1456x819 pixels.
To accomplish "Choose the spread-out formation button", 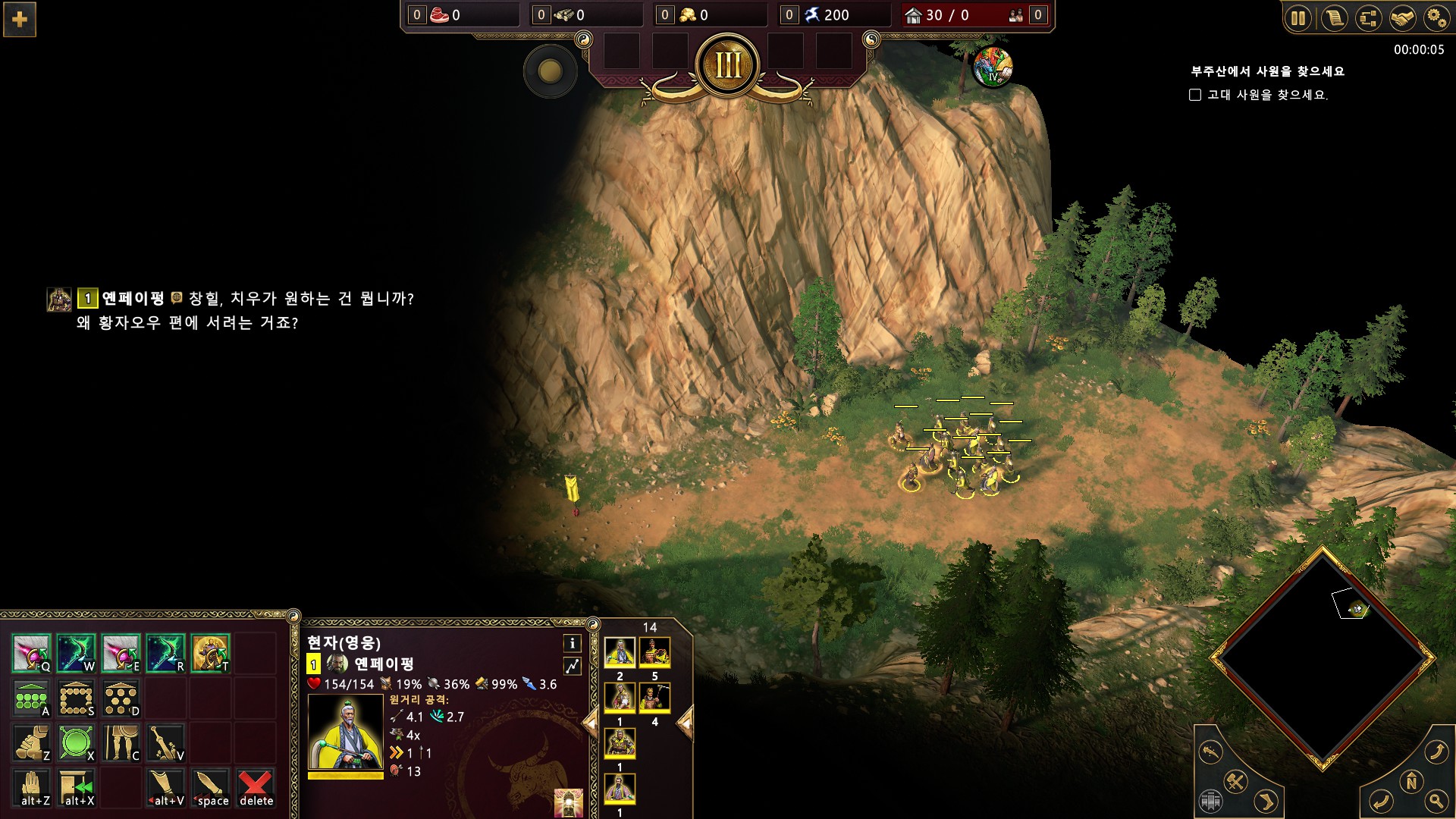I will (x=121, y=698).
